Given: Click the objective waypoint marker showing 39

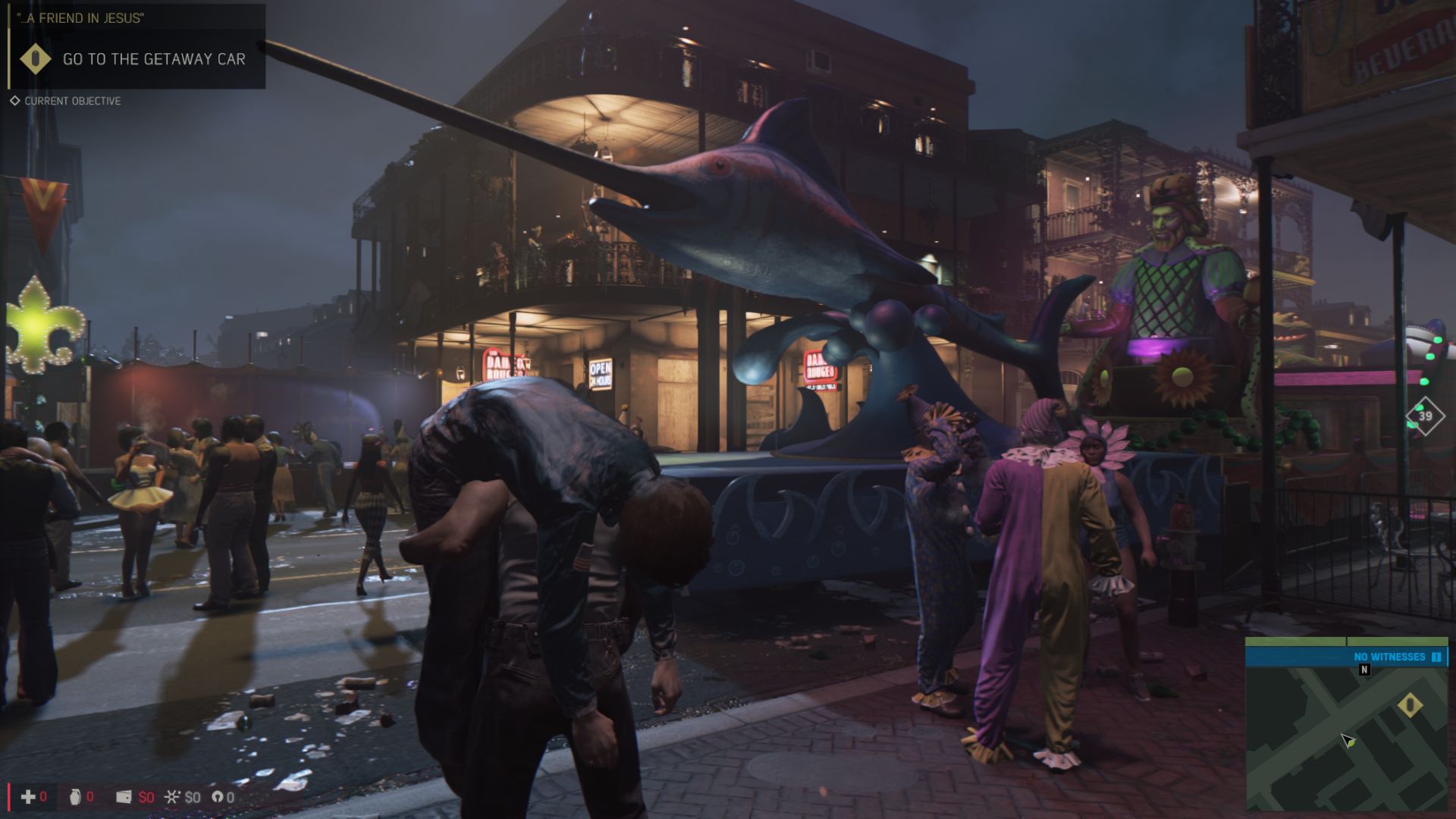Looking at the screenshot, I should click(x=1425, y=416).
